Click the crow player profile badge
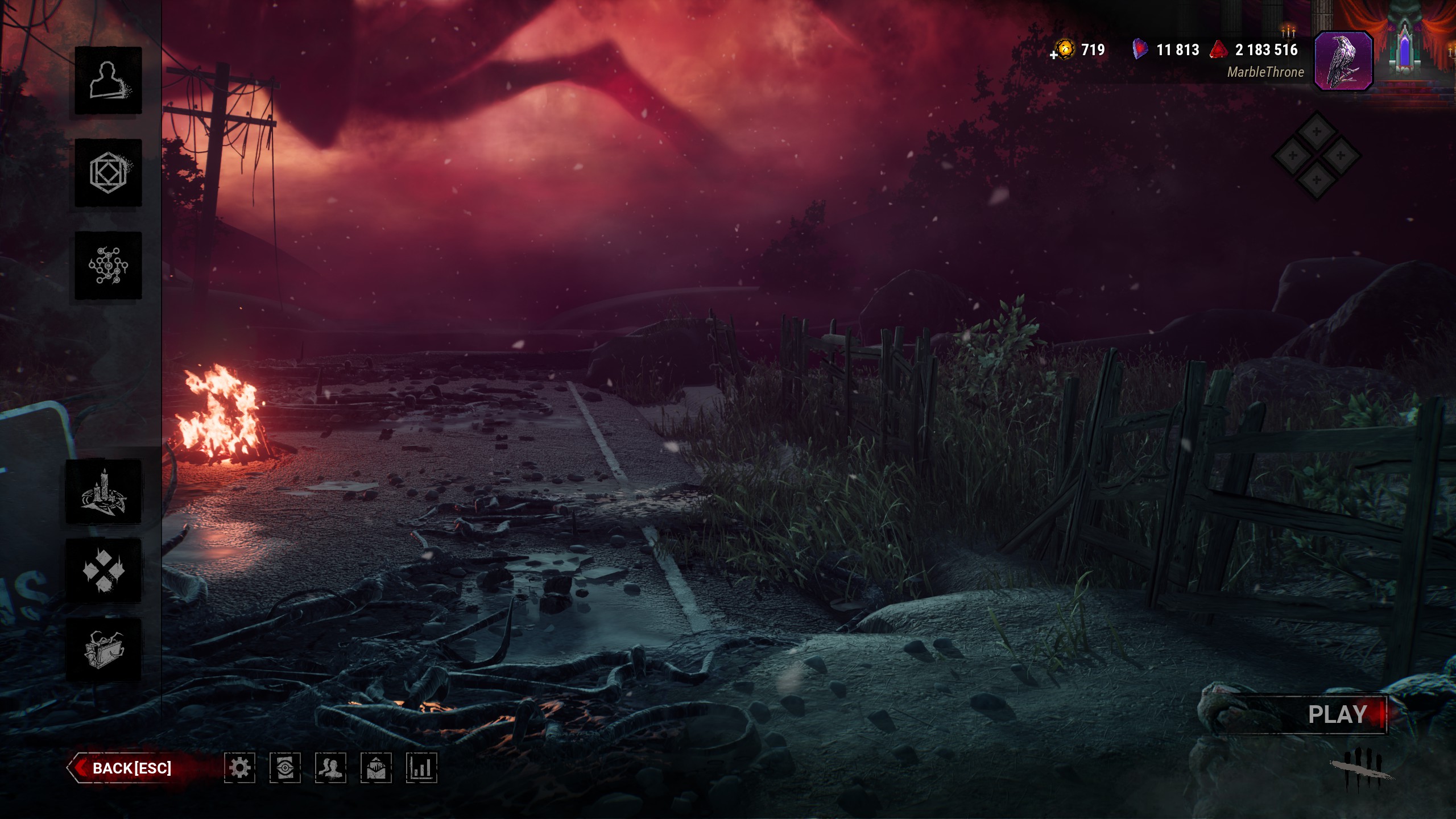 1343,61
